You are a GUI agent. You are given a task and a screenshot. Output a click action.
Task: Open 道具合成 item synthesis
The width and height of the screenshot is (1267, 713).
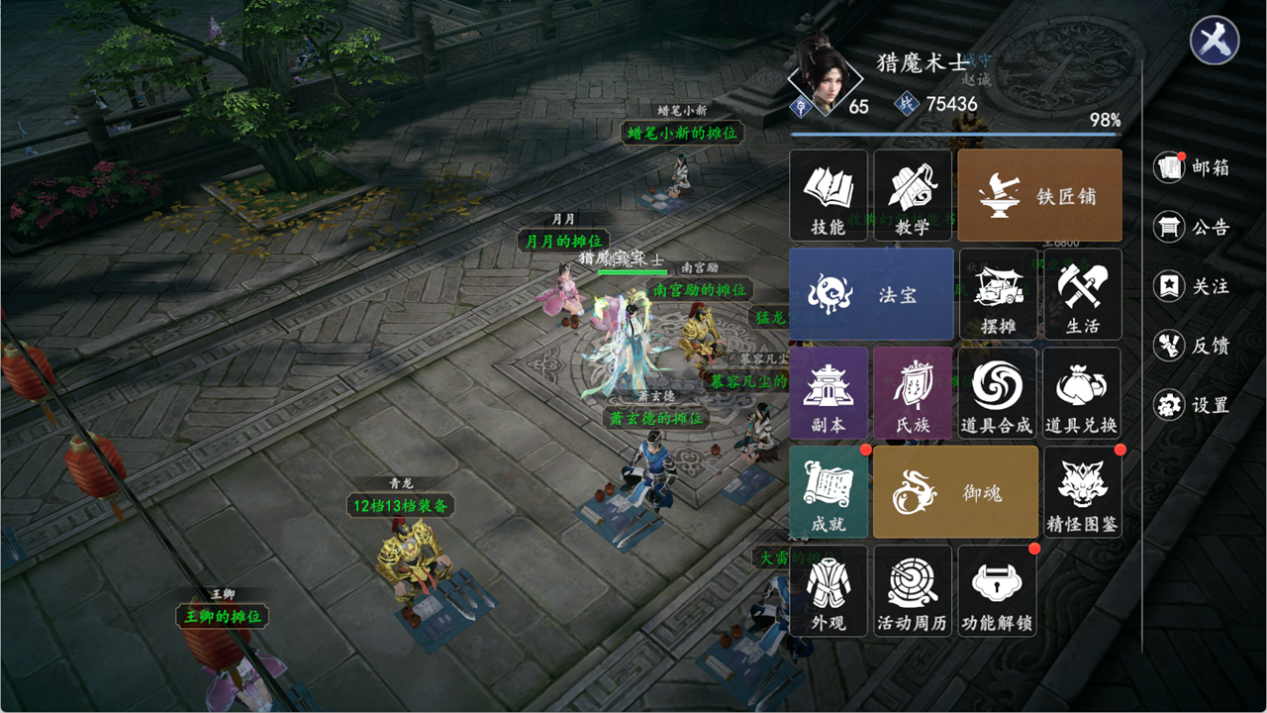coord(997,393)
